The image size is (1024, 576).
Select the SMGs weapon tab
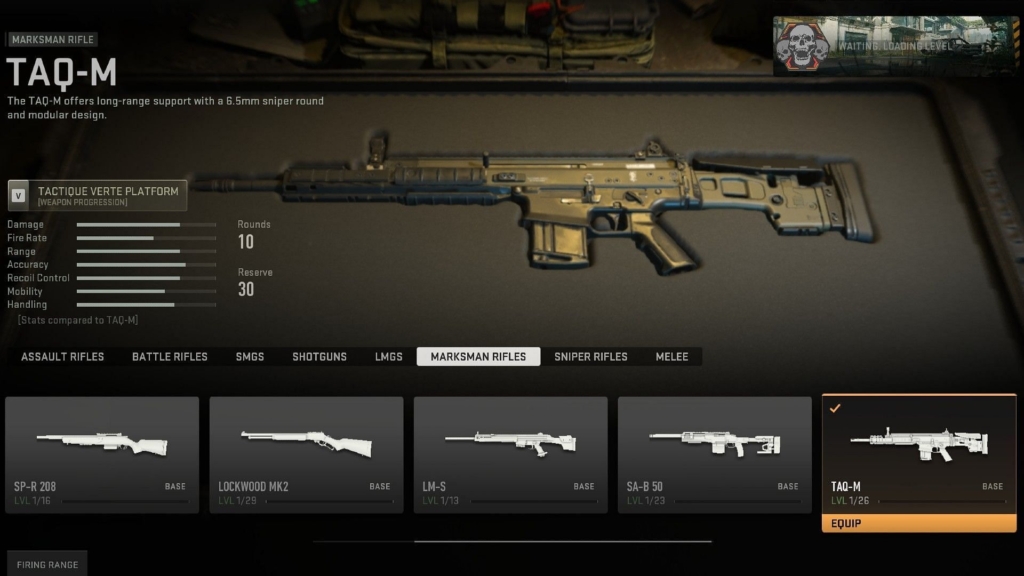coord(250,357)
